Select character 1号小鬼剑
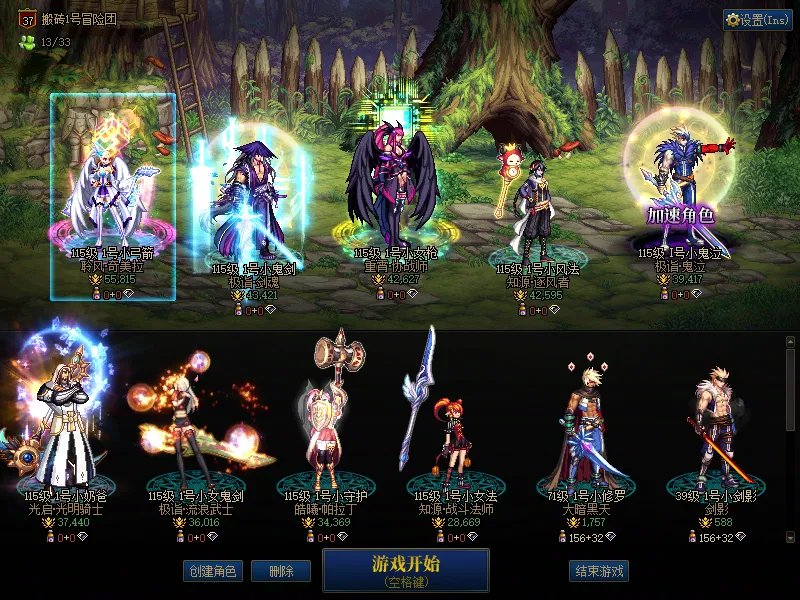 coord(246,200)
